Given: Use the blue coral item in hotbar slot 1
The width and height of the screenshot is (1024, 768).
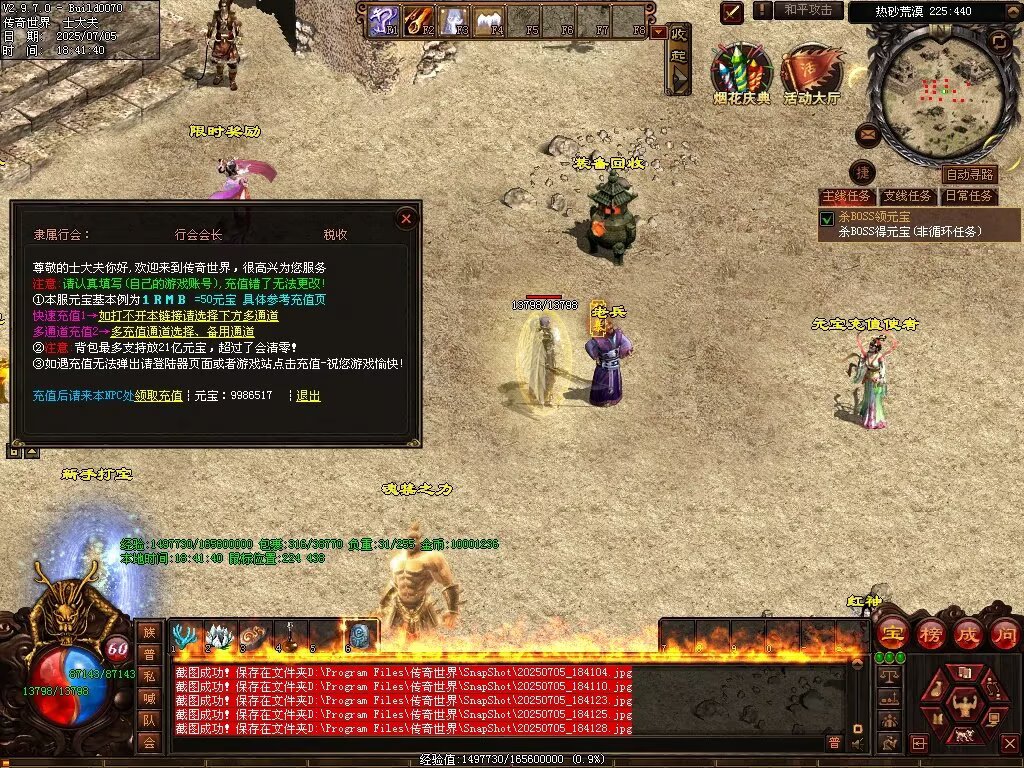Looking at the screenshot, I should (185, 636).
